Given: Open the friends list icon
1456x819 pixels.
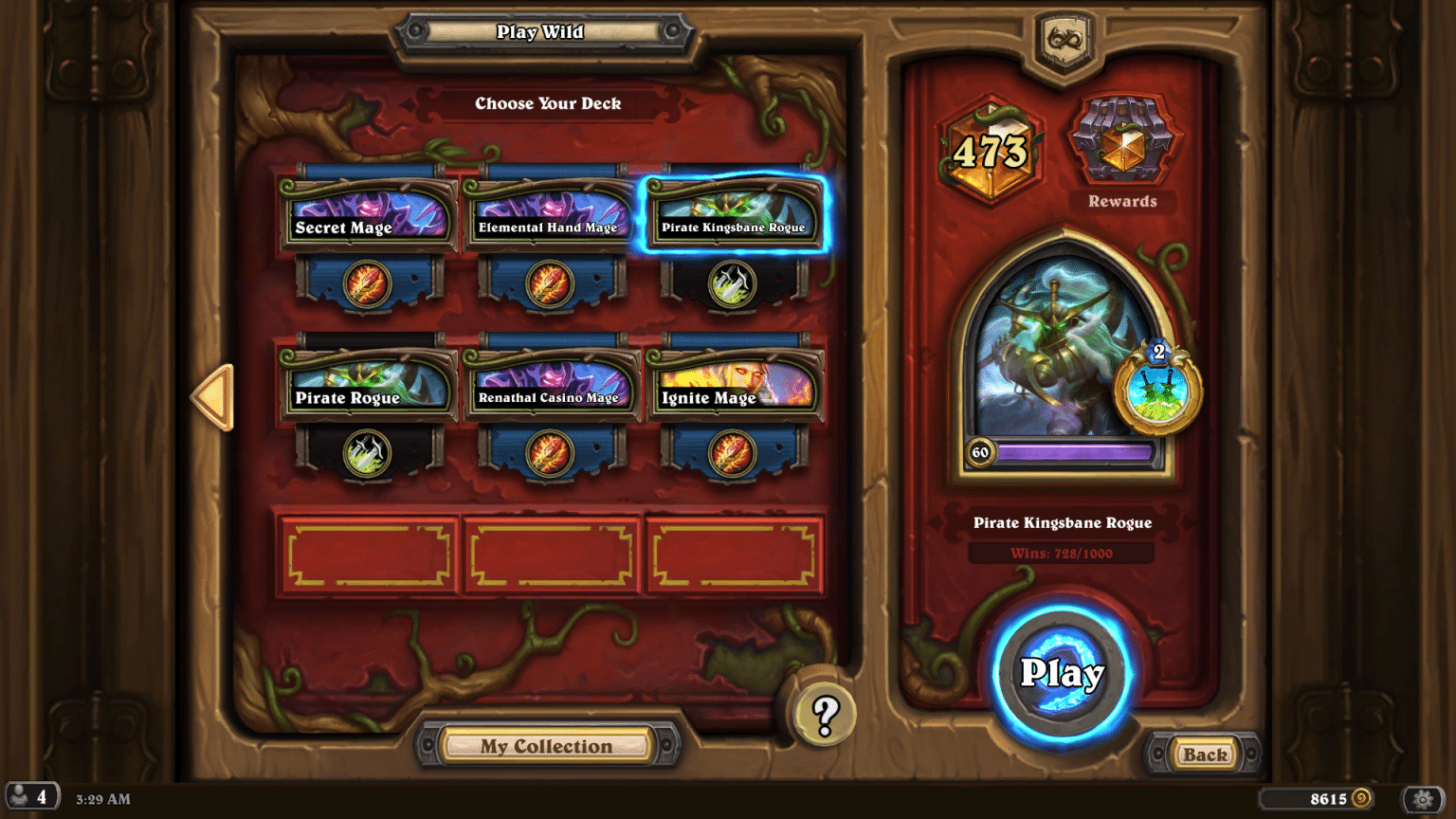Looking at the screenshot, I should 30,796.
